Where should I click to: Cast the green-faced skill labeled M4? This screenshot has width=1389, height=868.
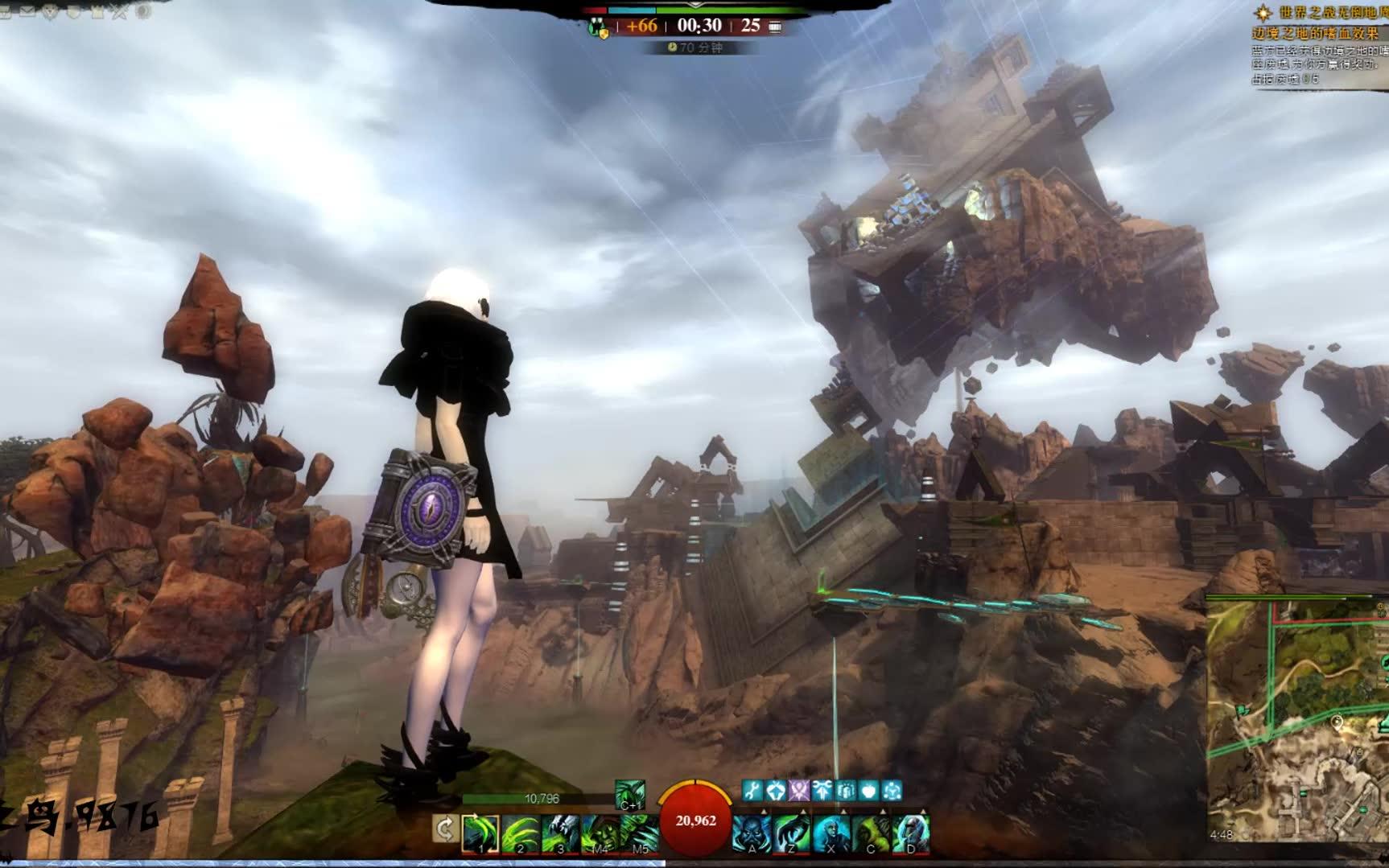click(600, 833)
